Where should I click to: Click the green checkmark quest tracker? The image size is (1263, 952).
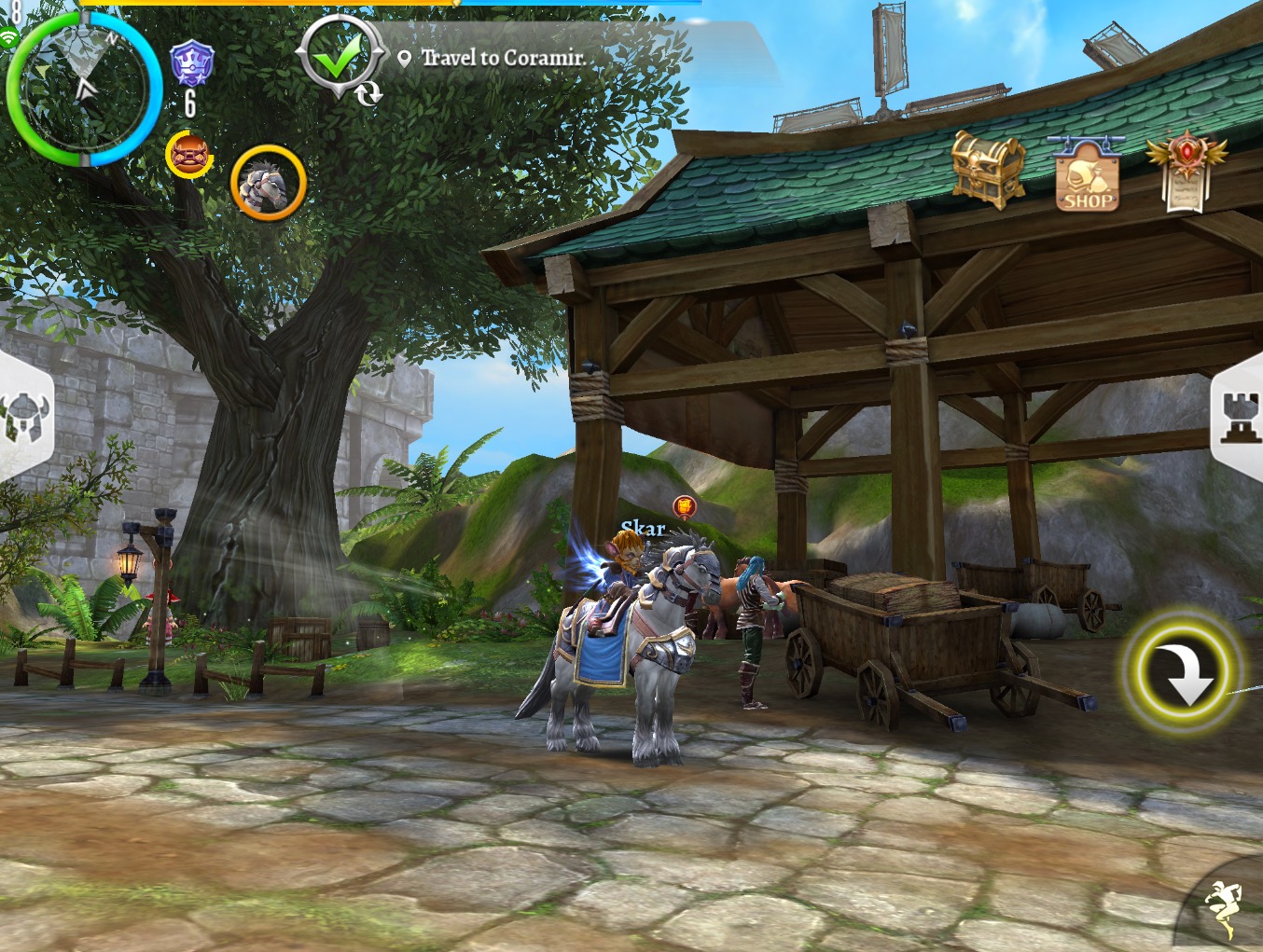pos(338,58)
